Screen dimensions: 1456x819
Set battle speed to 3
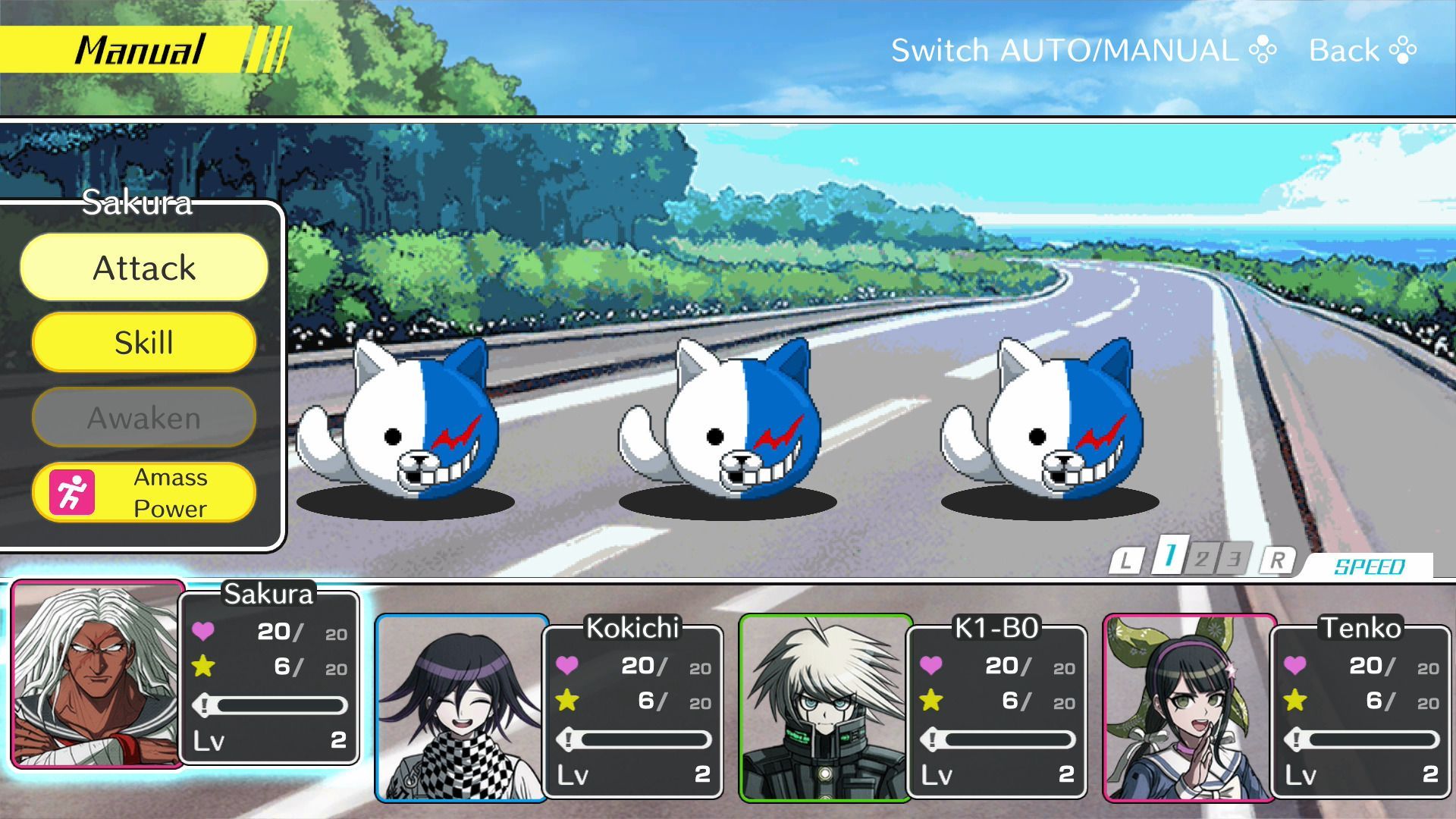[x=1235, y=560]
